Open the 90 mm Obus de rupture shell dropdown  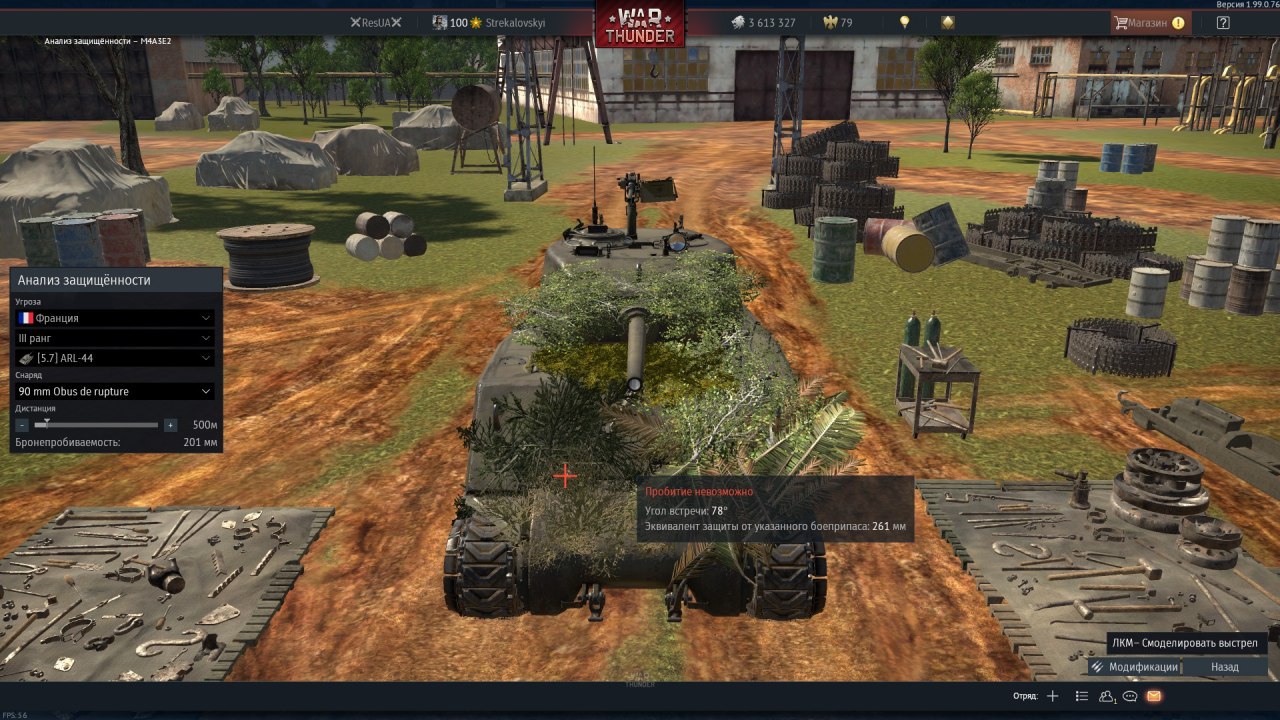tap(115, 391)
